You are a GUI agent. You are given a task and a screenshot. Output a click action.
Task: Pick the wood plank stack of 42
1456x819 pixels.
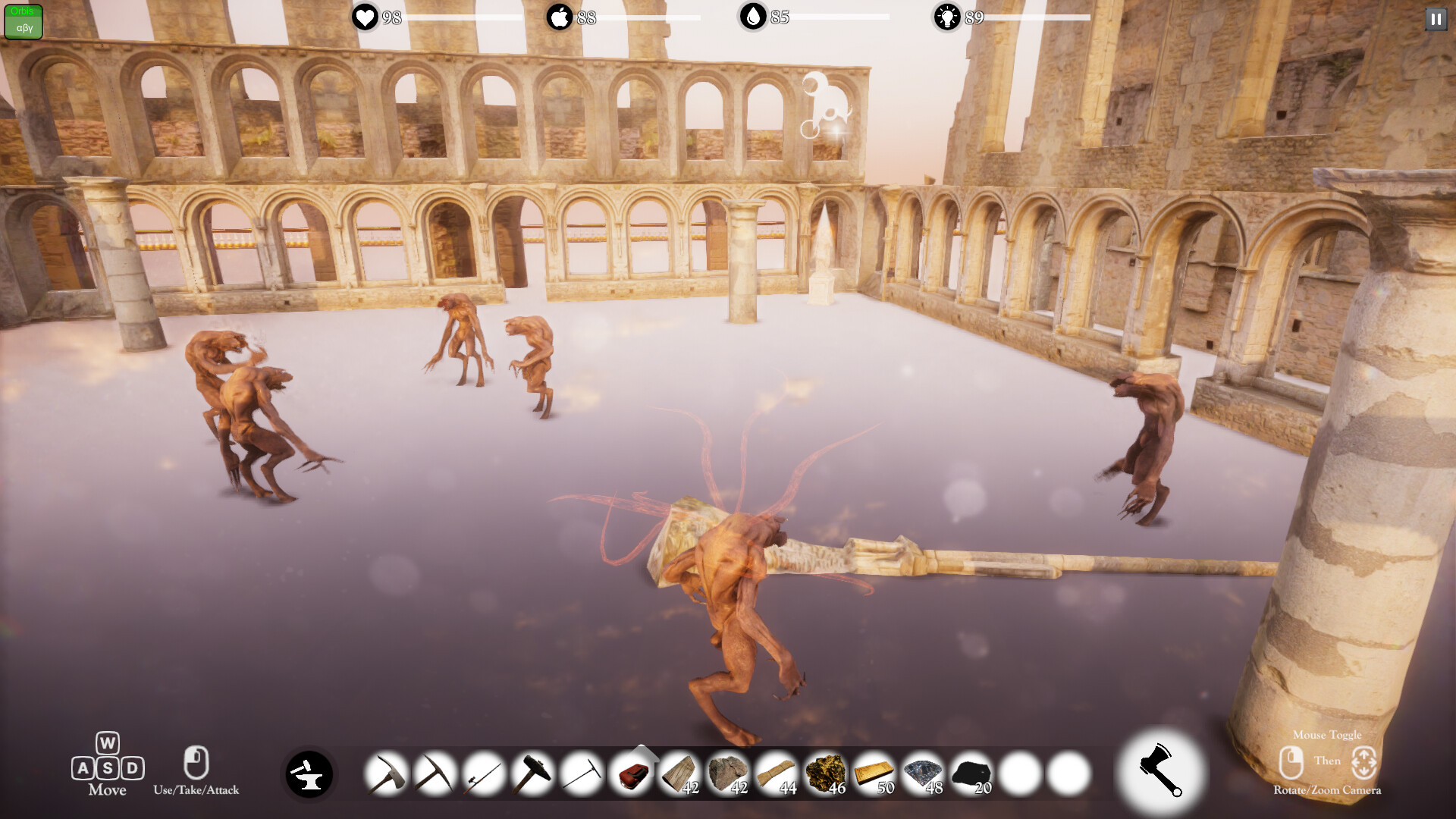tap(679, 774)
